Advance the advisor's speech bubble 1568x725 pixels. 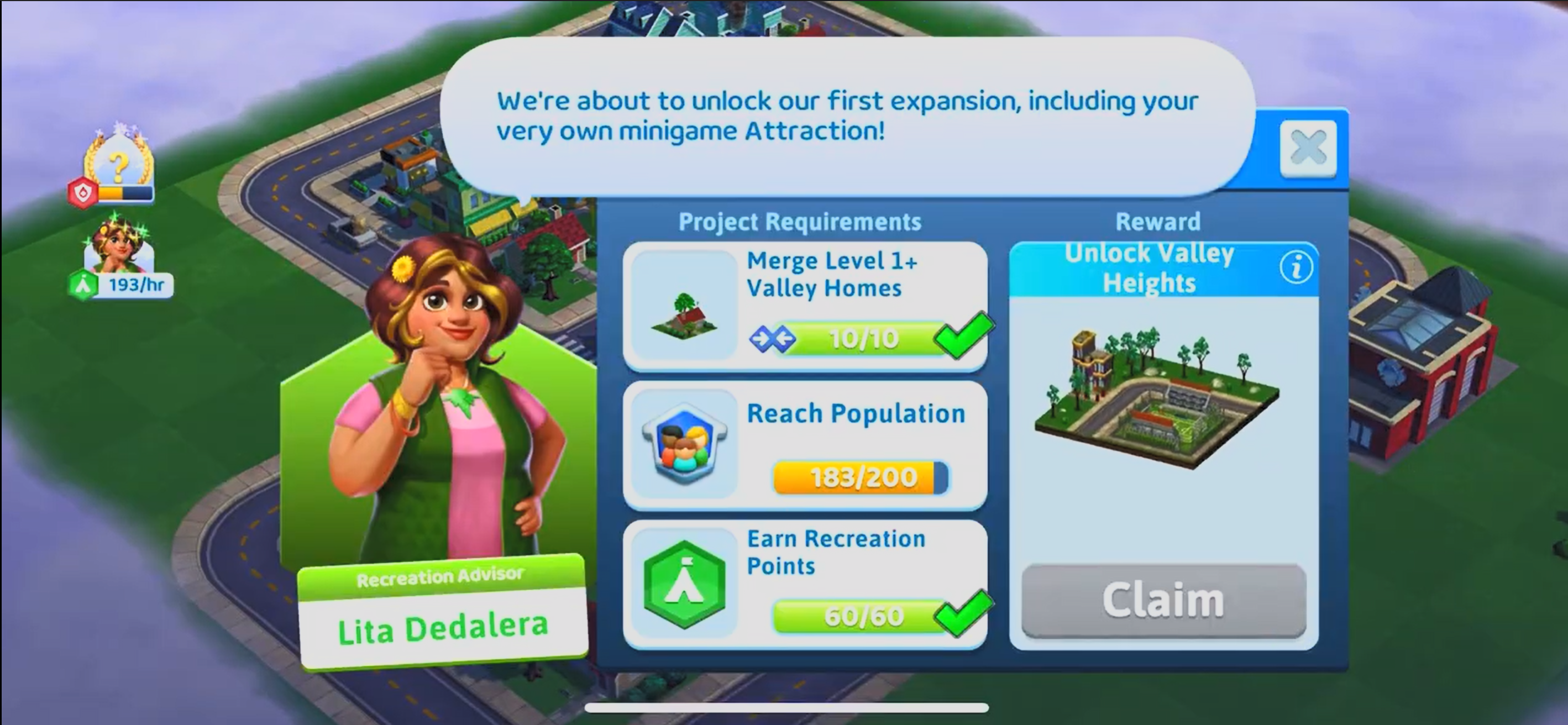click(x=846, y=115)
